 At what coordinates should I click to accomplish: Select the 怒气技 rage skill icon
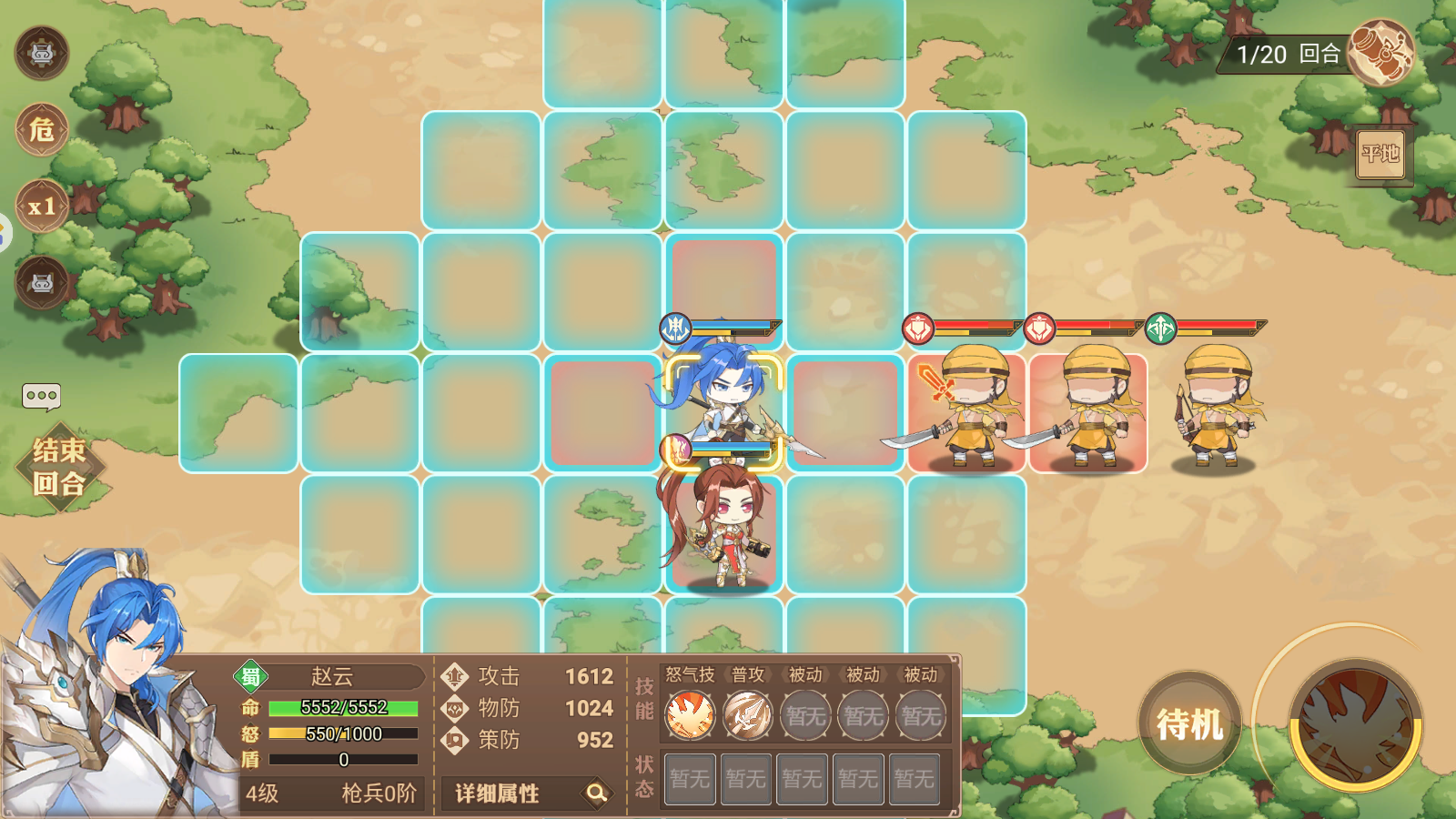pos(690,714)
